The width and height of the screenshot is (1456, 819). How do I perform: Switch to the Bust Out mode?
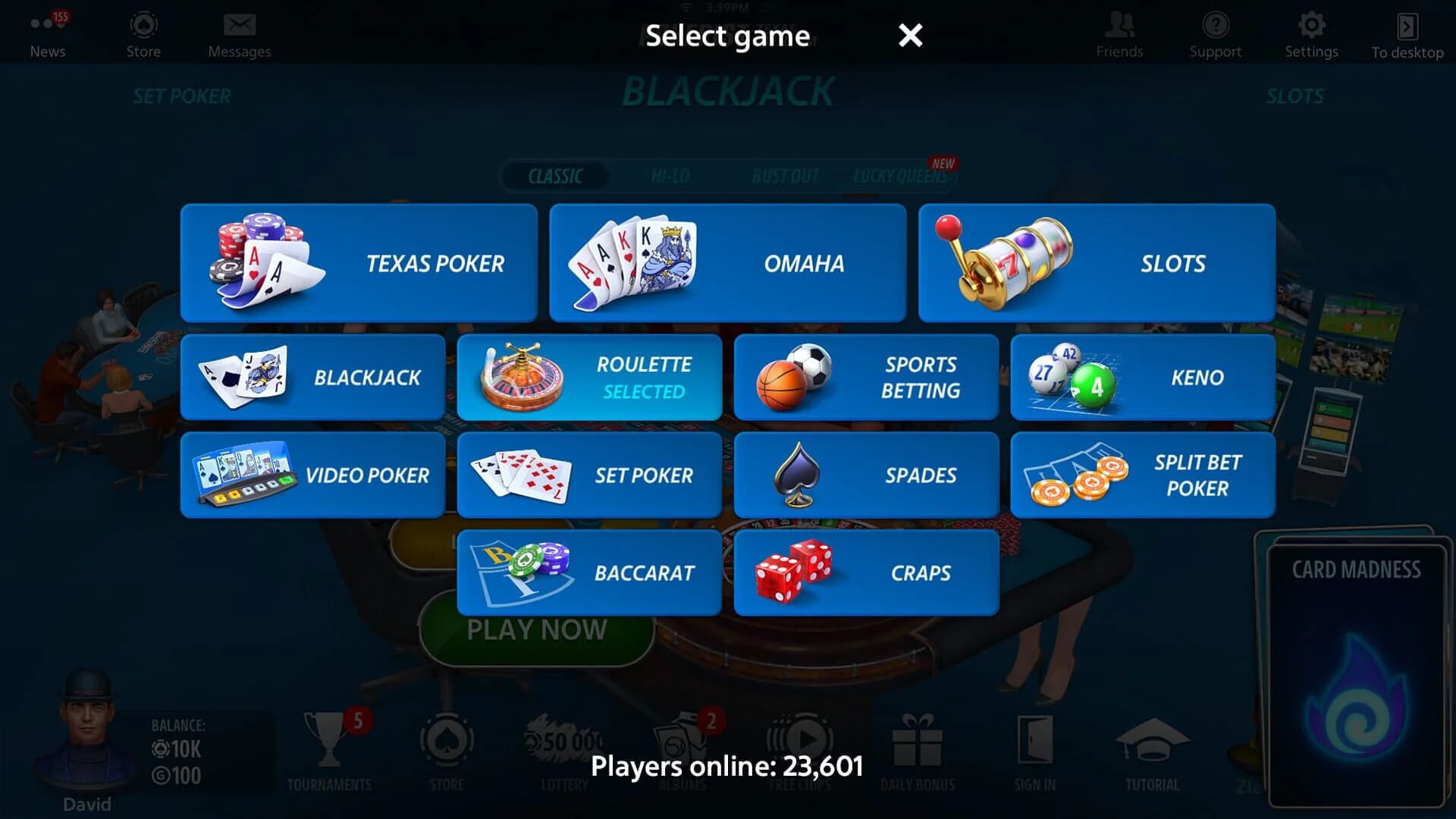(x=786, y=176)
